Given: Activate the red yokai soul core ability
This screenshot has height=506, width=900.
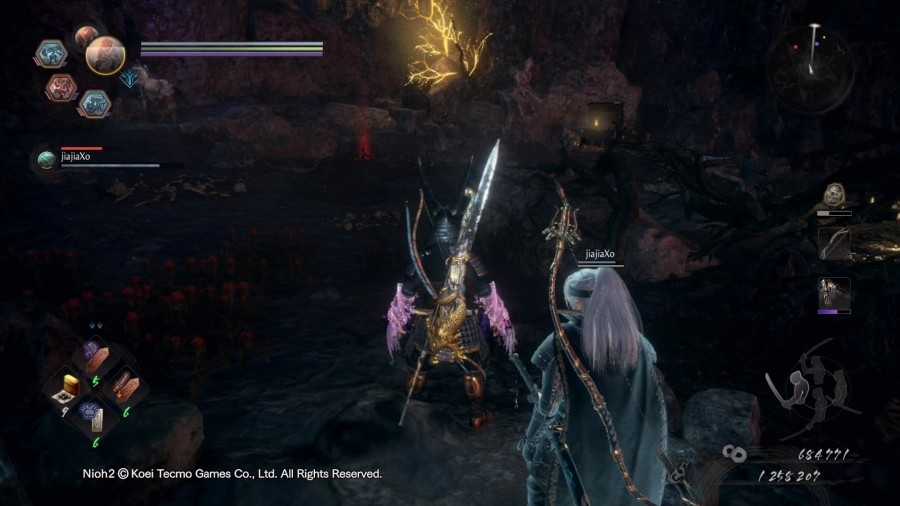Looking at the screenshot, I should tap(61, 87).
